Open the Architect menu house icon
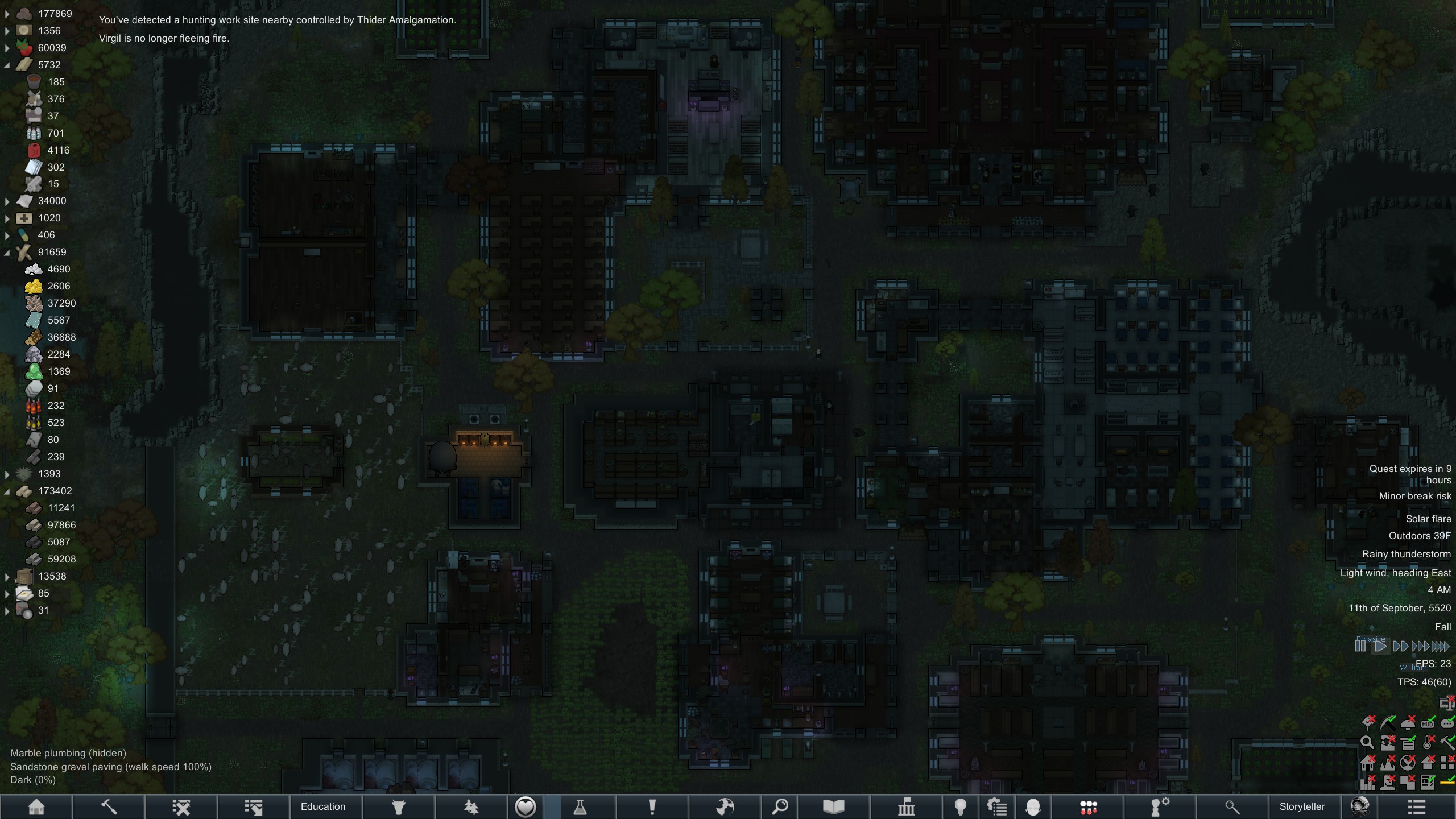Image resolution: width=1456 pixels, height=819 pixels. [36, 806]
